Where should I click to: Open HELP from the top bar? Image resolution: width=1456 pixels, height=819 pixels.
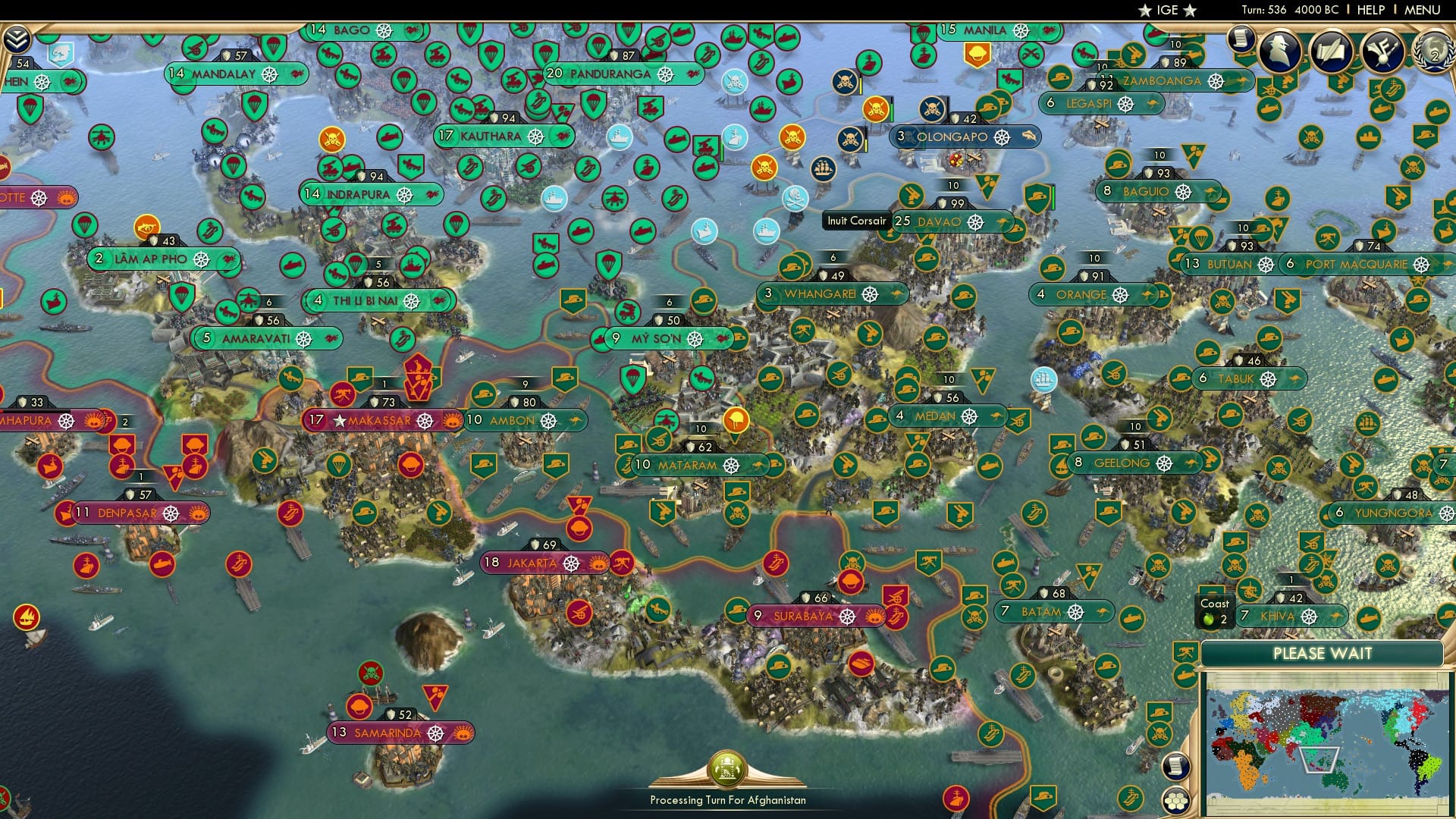(1370, 10)
